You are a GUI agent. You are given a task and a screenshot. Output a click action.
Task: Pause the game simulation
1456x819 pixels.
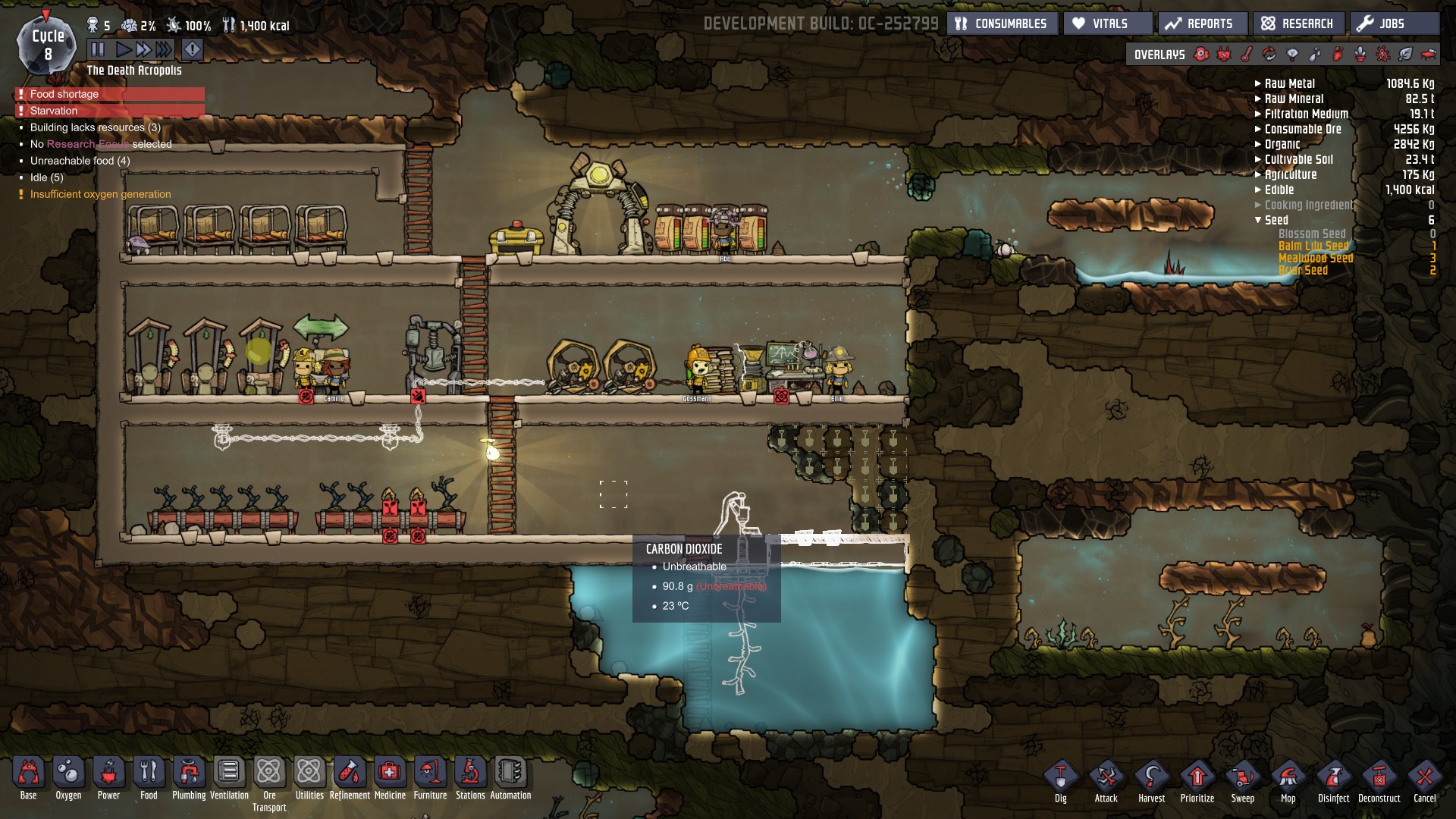tap(98, 50)
